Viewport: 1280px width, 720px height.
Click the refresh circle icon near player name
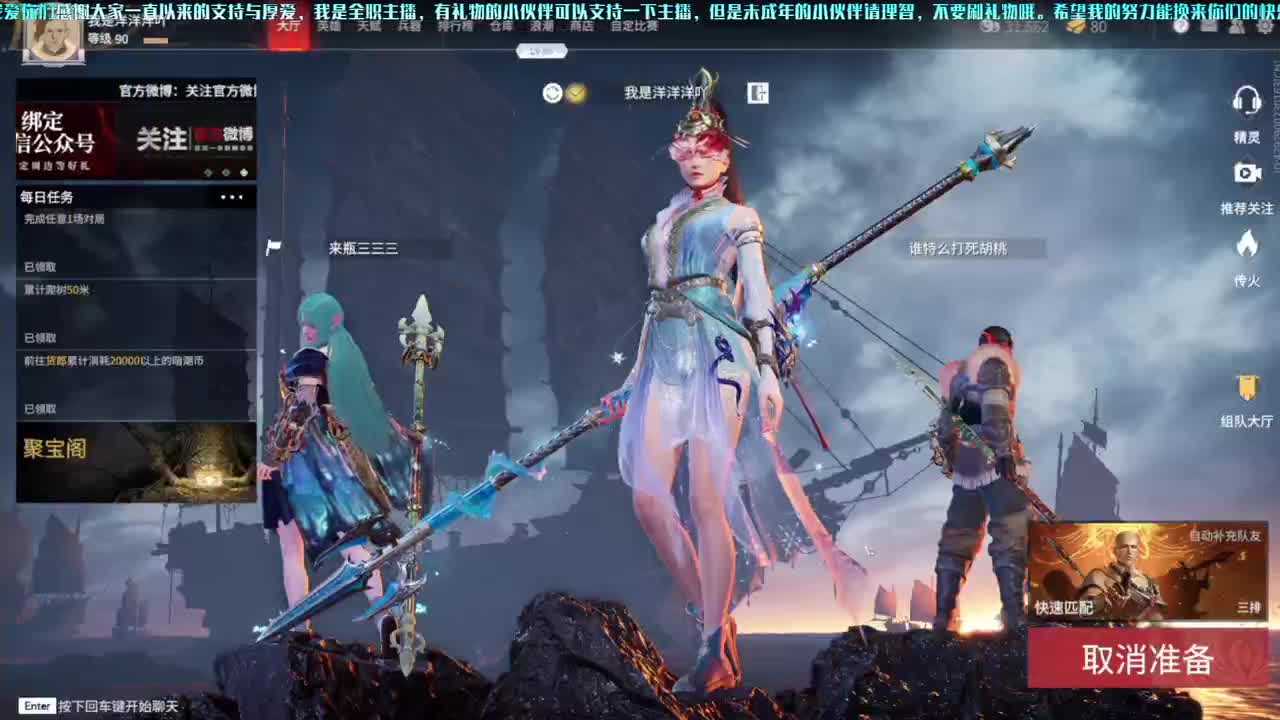click(553, 91)
